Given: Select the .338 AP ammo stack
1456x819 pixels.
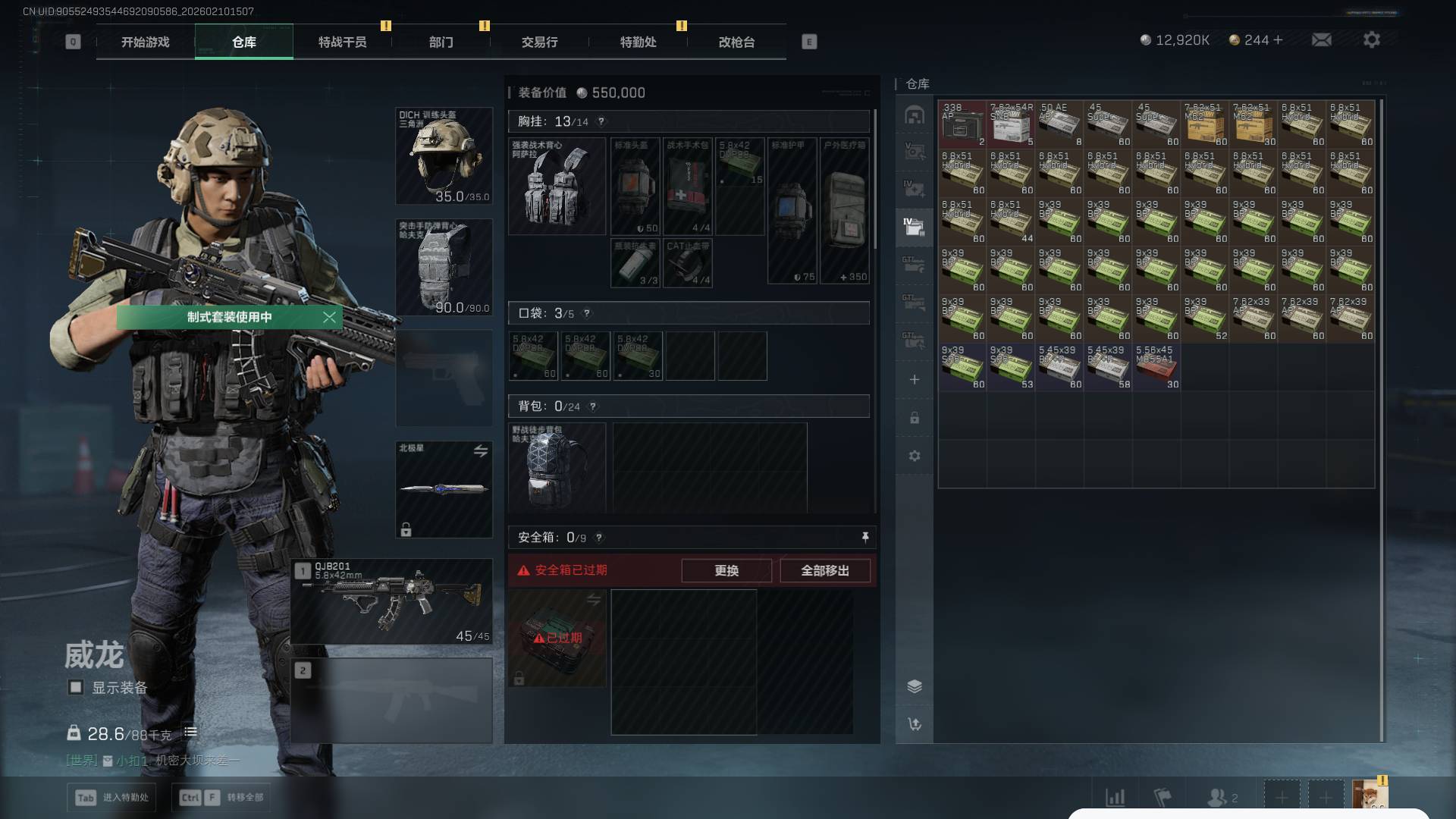Looking at the screenshot, I should pos(962,124).
